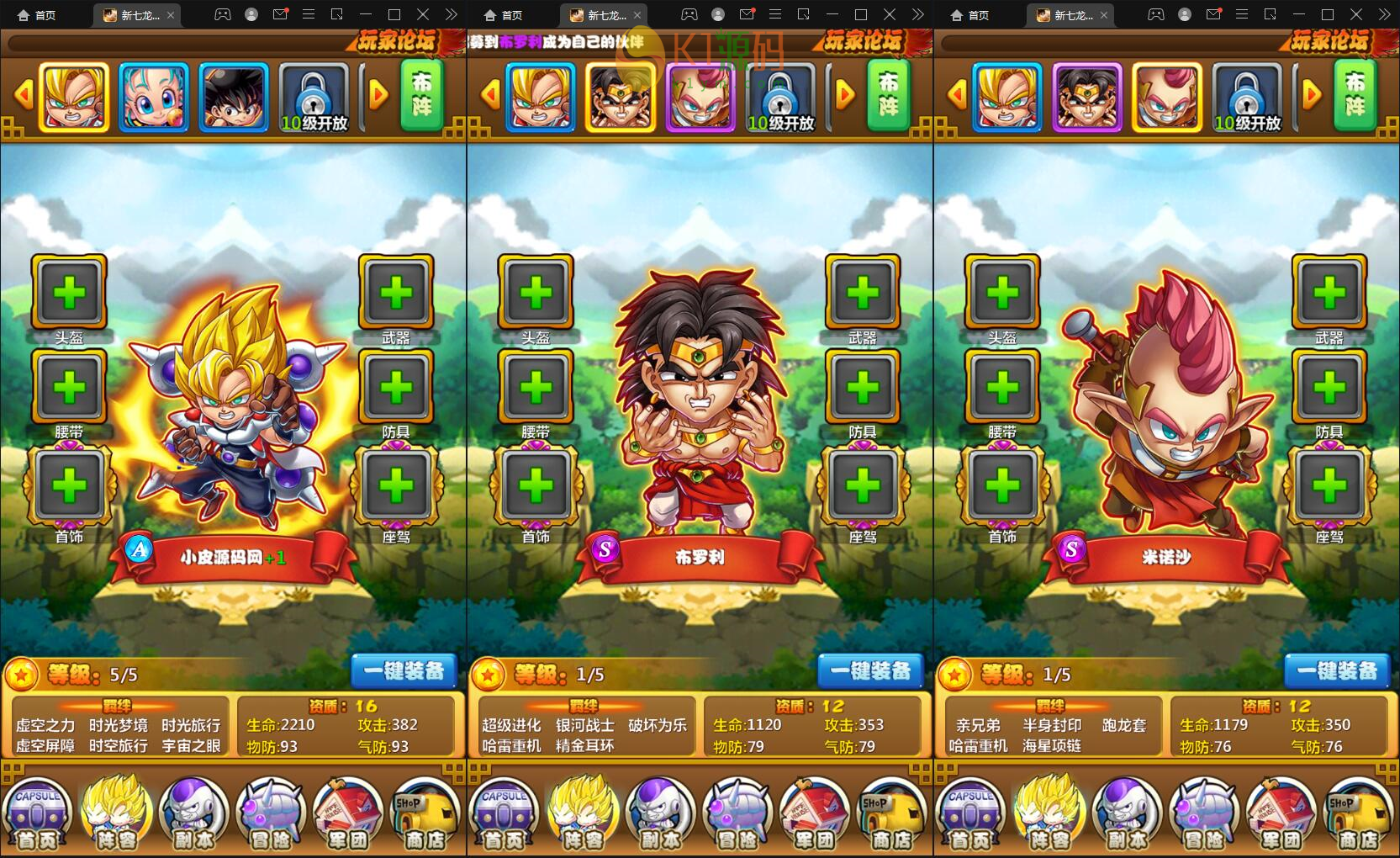Open the 军团 guild icon
1400x858 pixels.
click(347, 812)
